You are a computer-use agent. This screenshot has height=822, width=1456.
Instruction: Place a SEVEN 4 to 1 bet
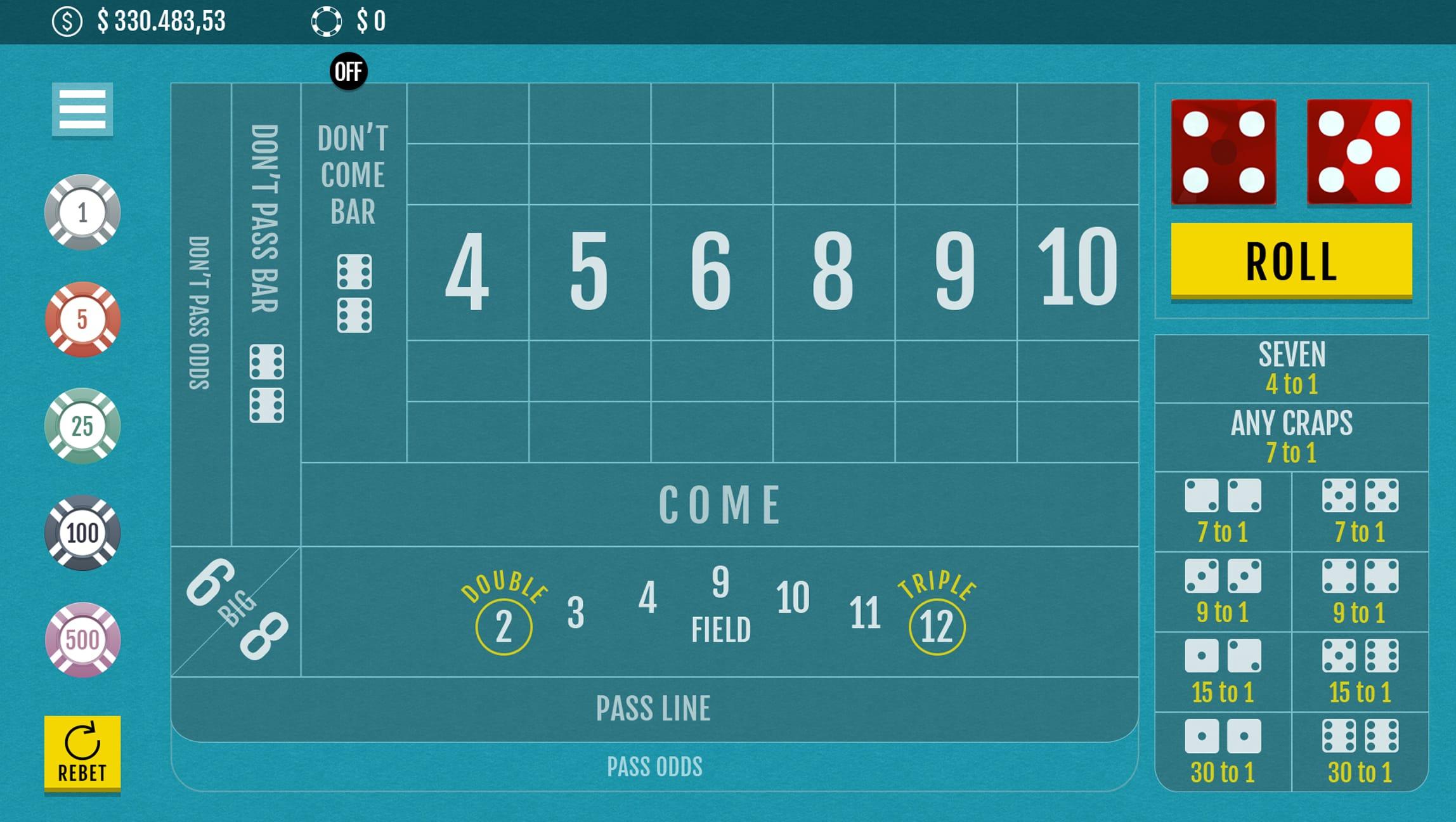click(1291, 369)
